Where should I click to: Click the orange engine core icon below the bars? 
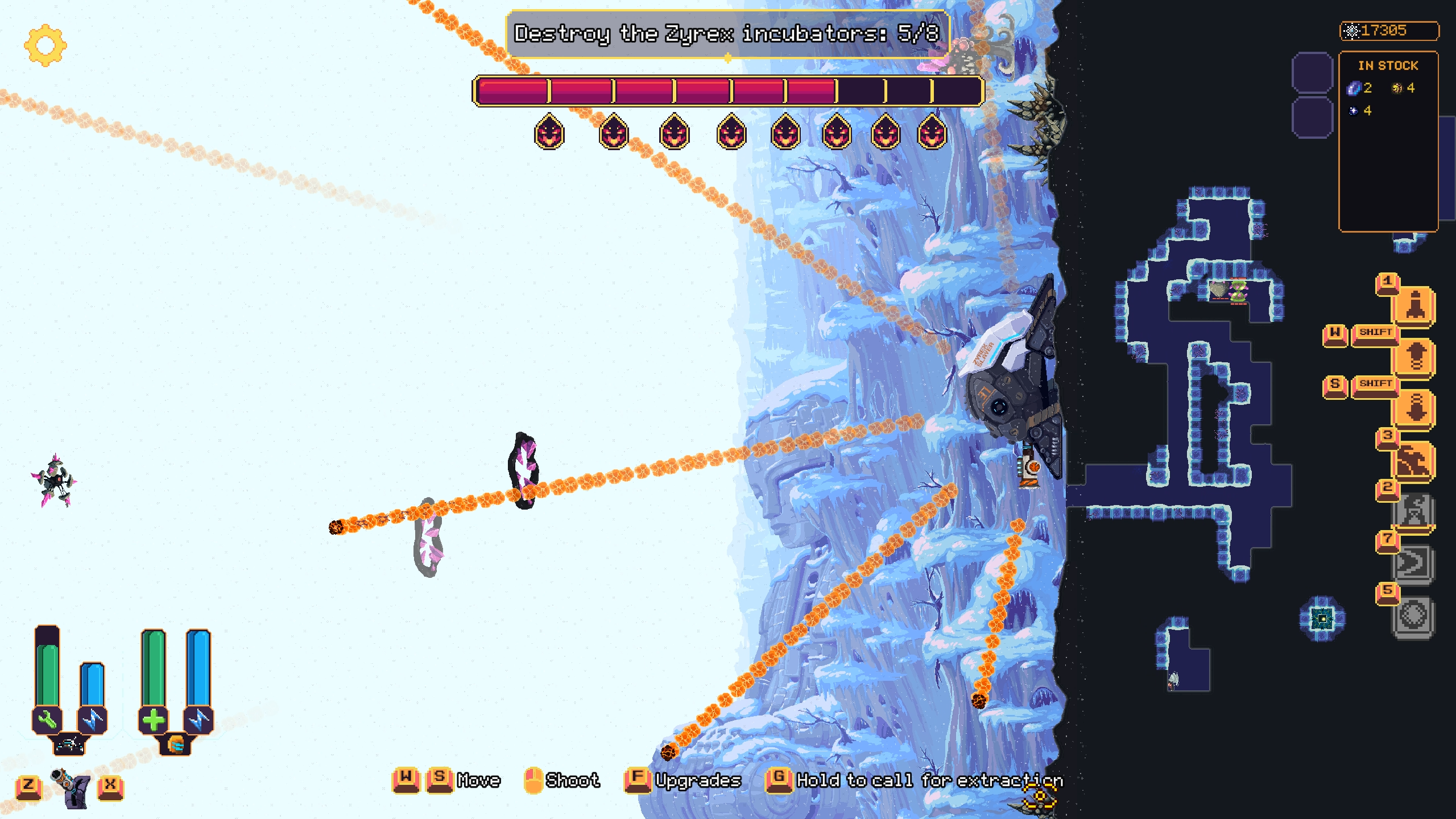point(176,745)
